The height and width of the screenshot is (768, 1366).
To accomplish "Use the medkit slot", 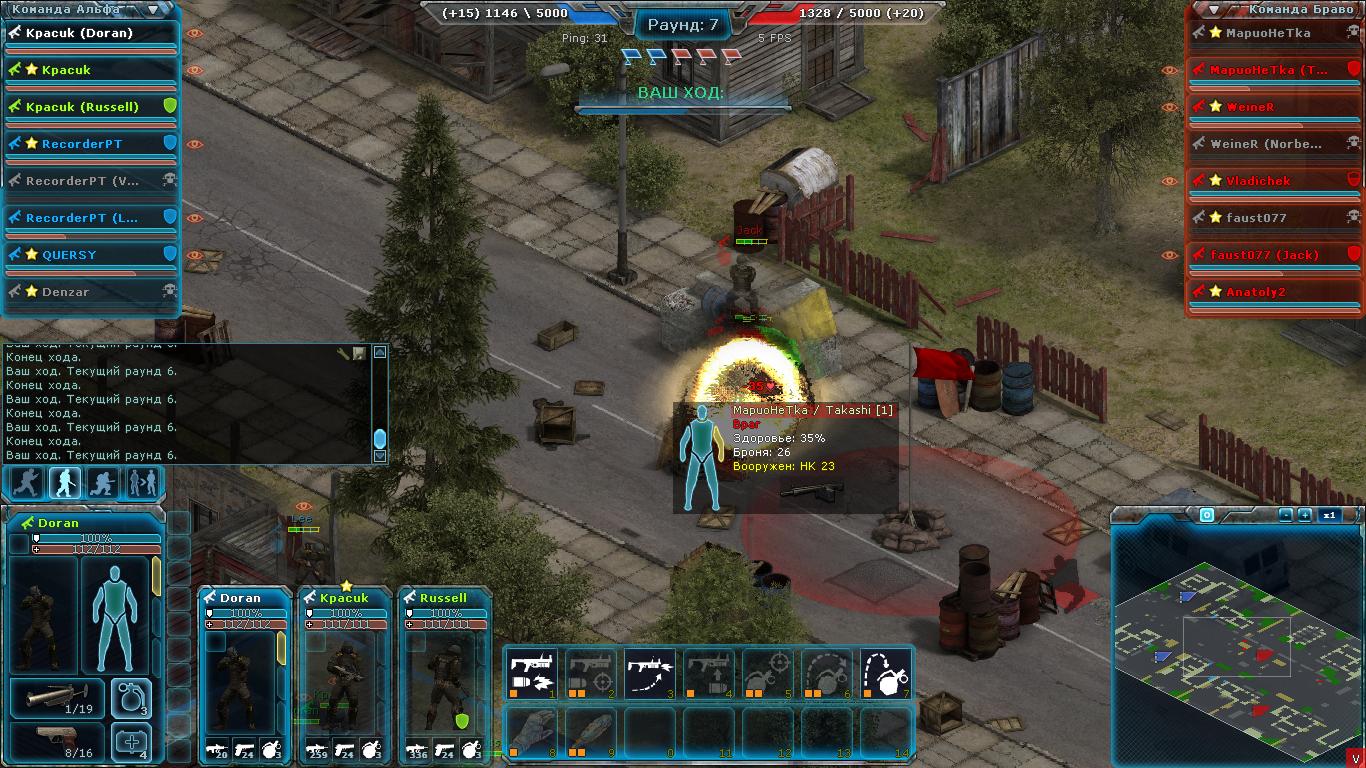I will (131, 742).
